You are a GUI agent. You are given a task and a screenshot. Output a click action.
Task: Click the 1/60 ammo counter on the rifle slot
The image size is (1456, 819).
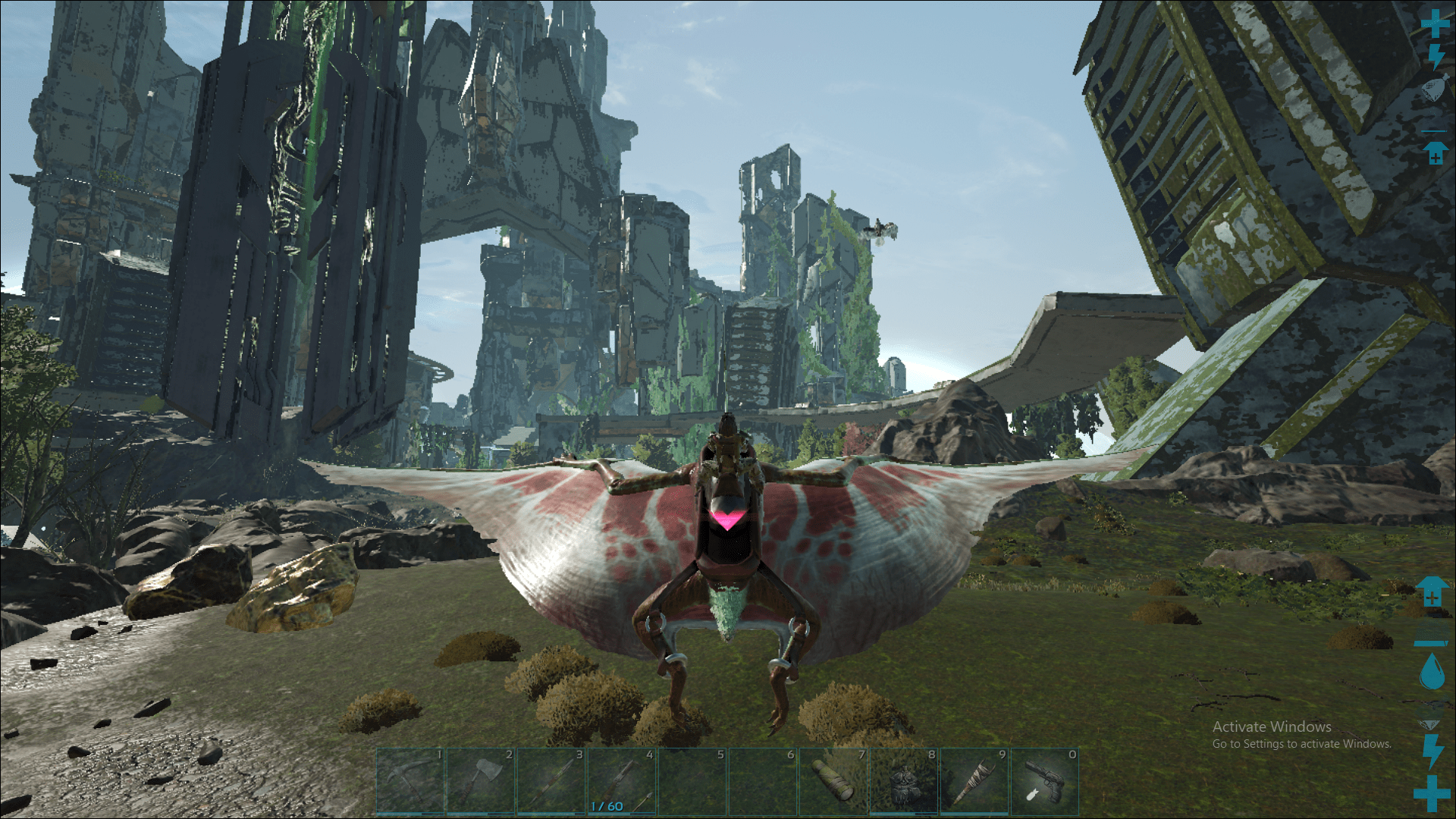605,807
